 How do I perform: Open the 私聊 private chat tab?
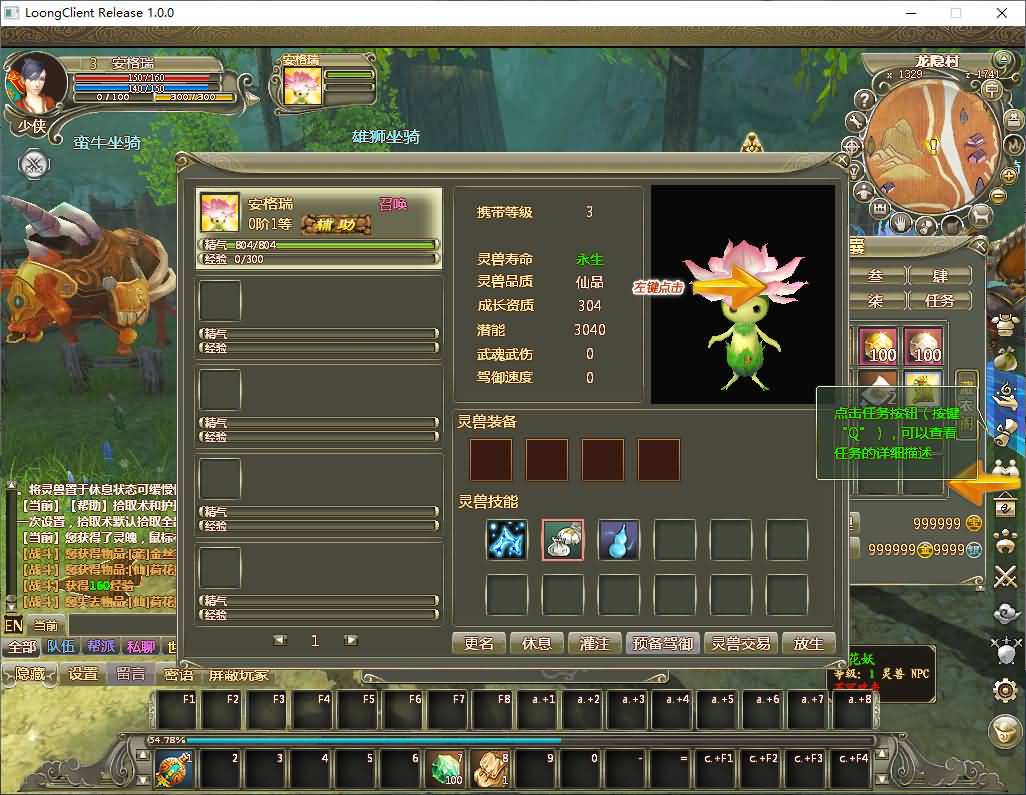click(x=141, y=647)
